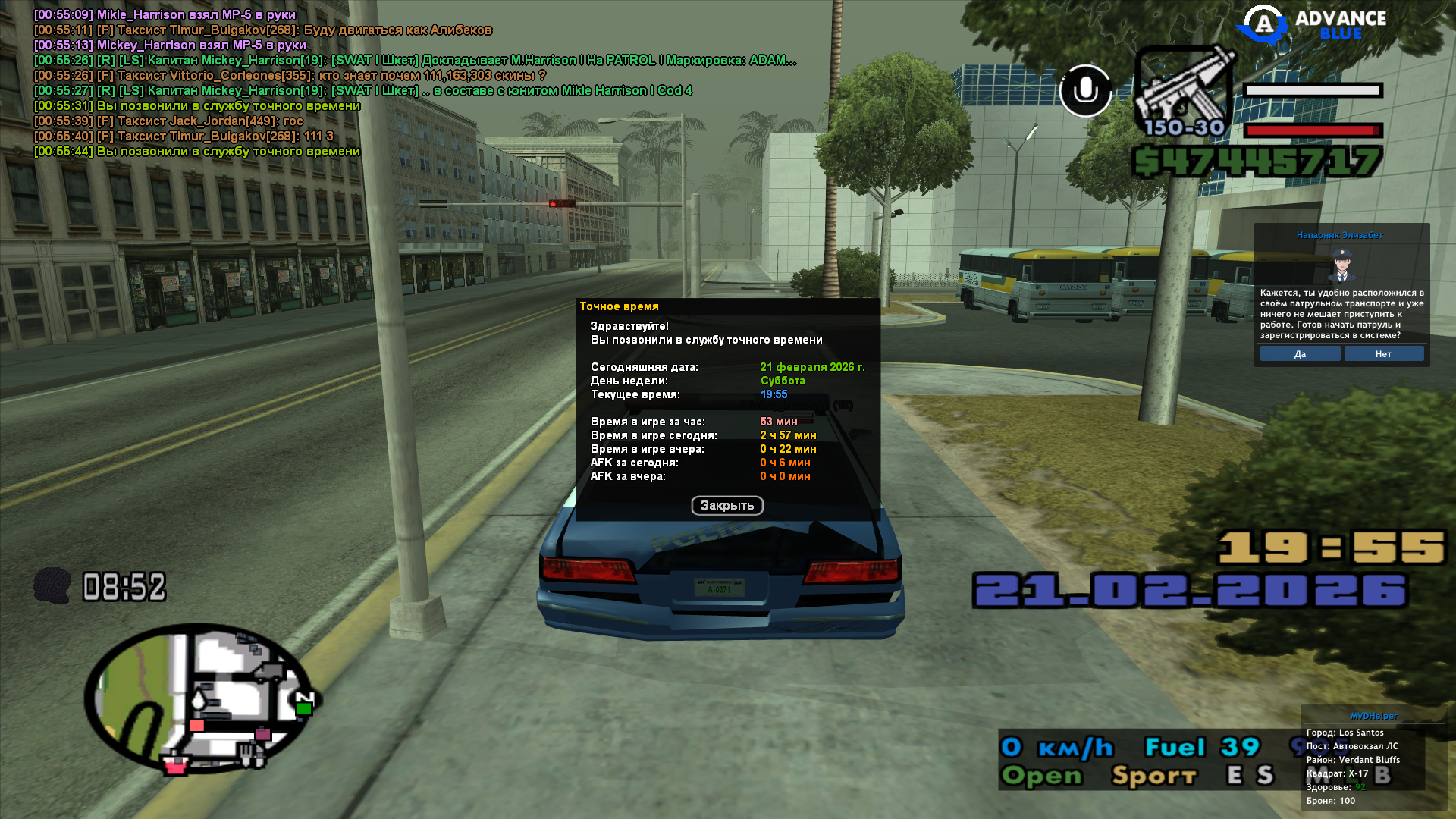The height and width of the screenshot is (819, 1456).
Task: Toggle the voice chat microphone icon
Action: [x=1085, y=91]
